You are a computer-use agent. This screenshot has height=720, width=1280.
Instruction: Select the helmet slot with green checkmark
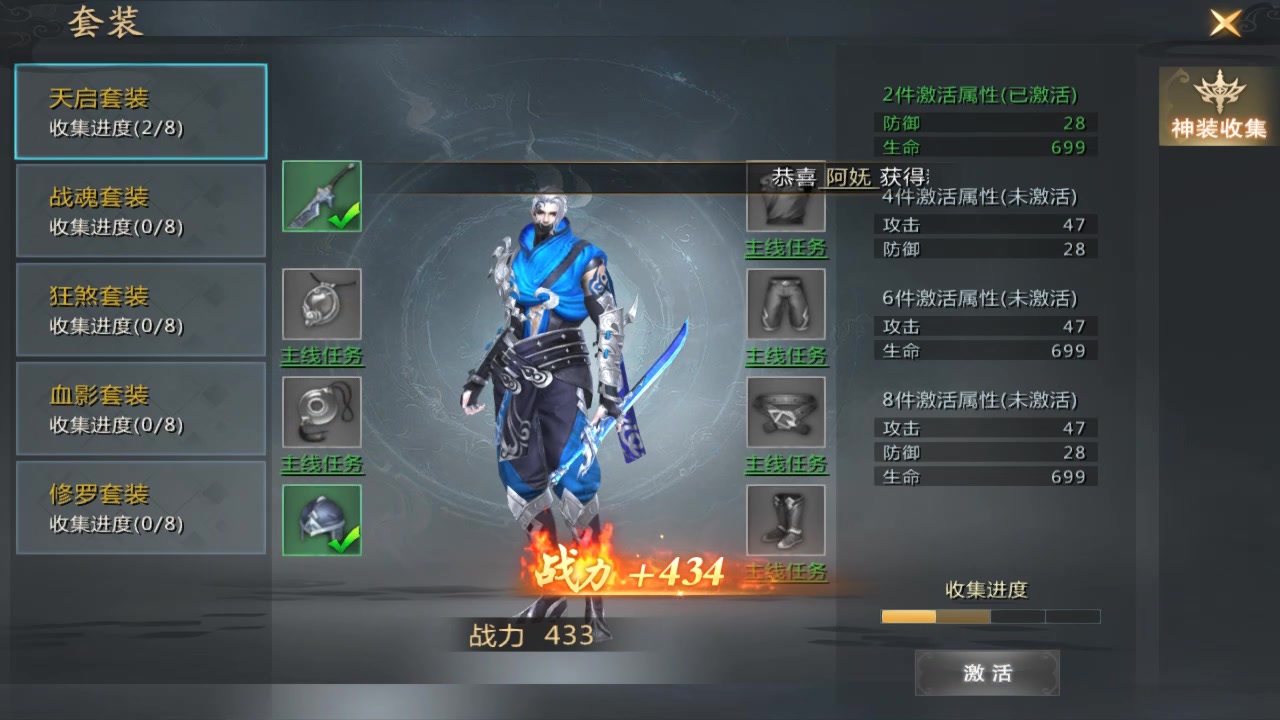(321, 520)
